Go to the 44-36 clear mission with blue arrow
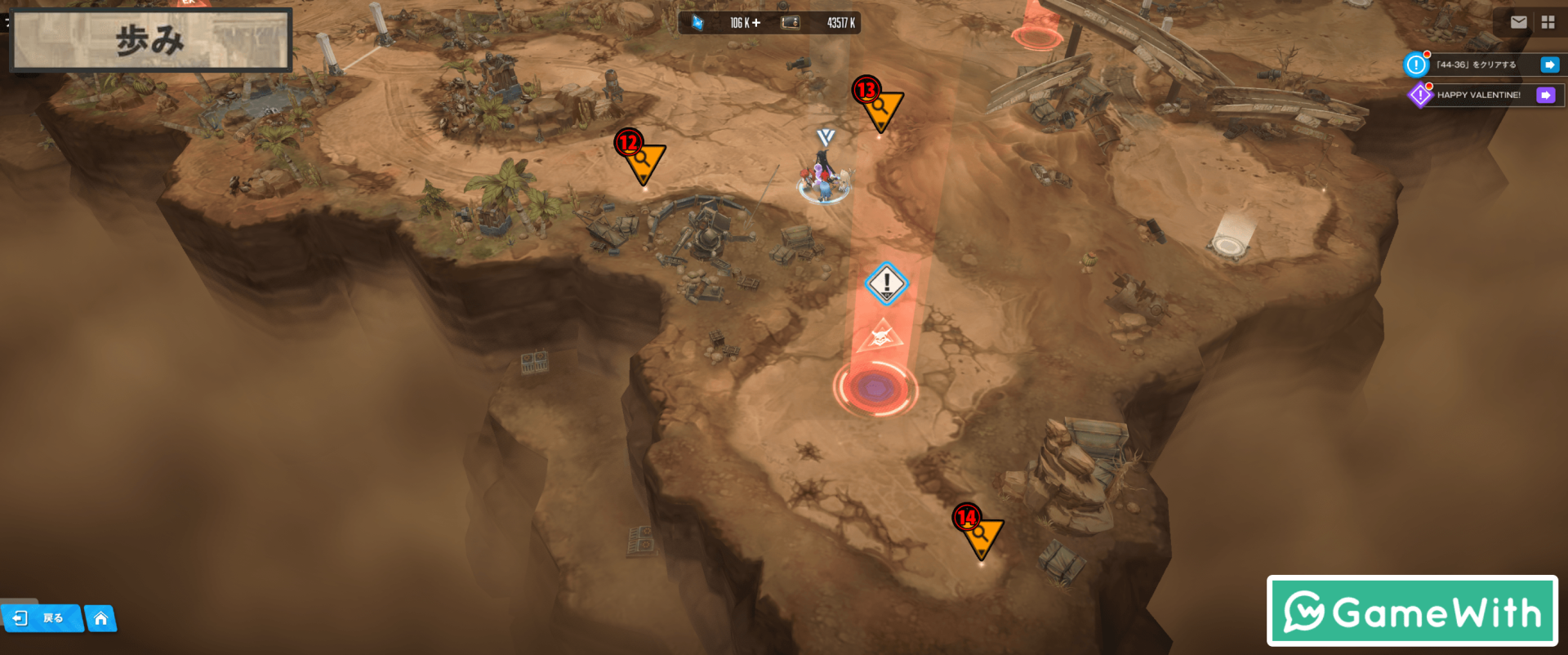This screenshot has height=655, width=1568. pyautogui.click(x=1549, y=65)
